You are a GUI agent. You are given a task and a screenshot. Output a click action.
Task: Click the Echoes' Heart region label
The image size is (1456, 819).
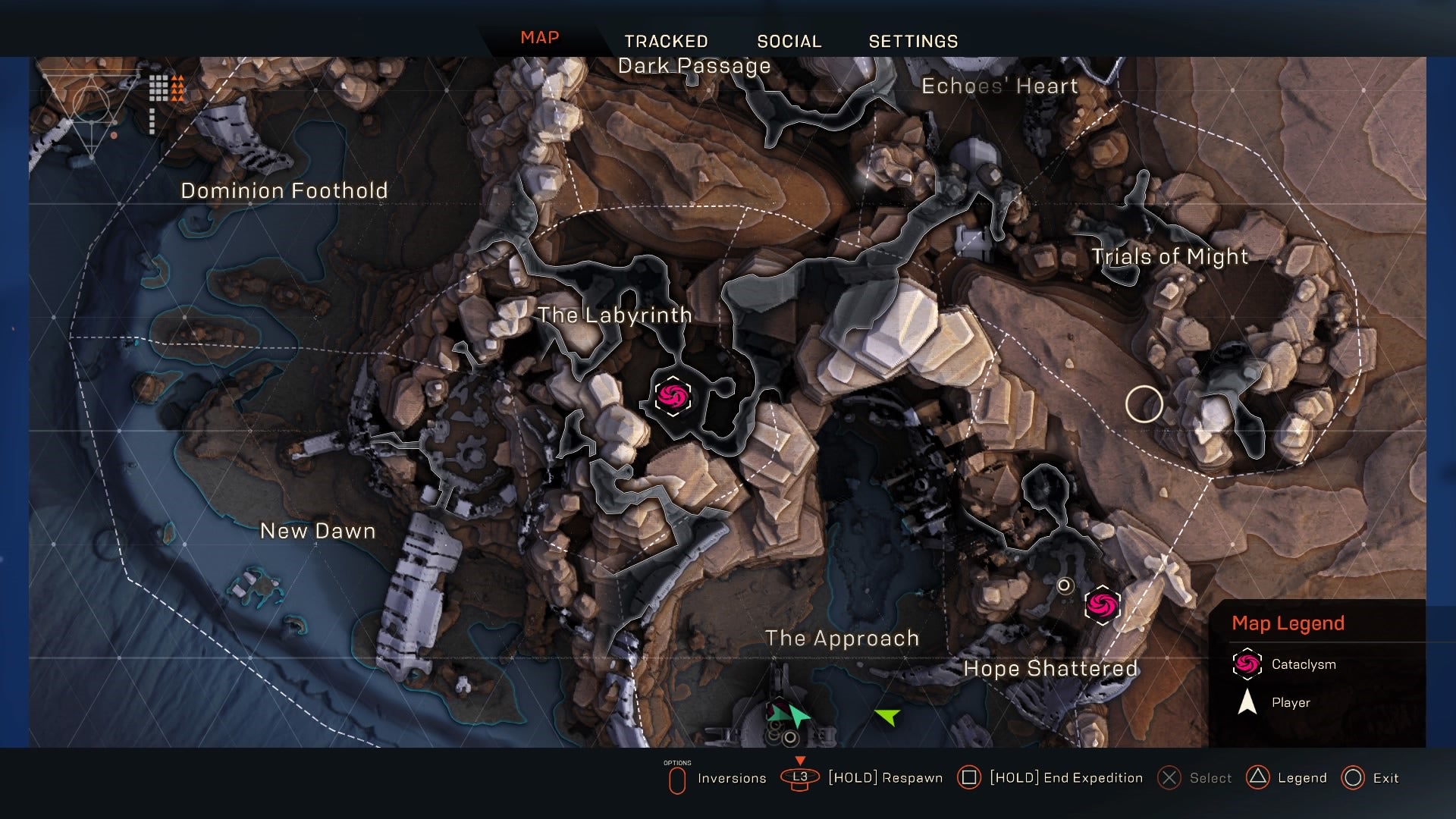(999, 86)
